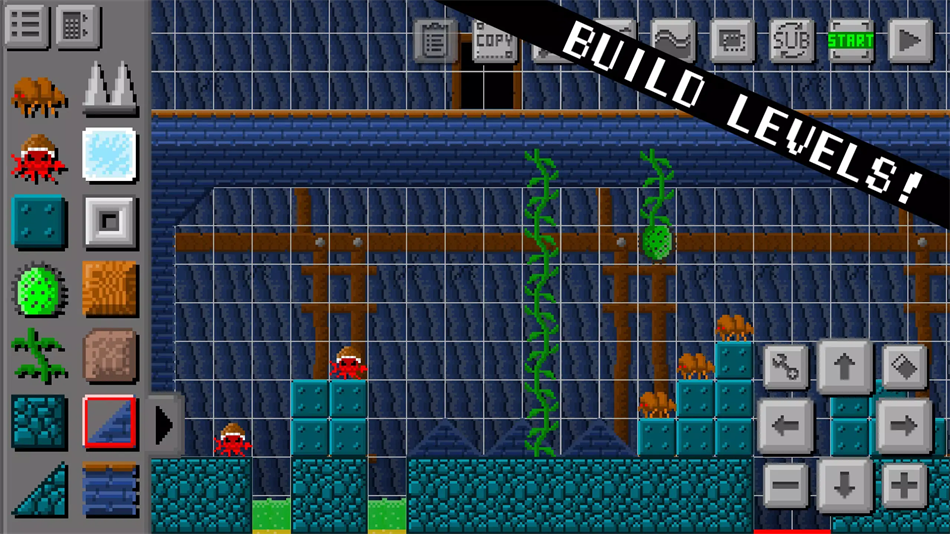Pick the silver spikes tile
The height and width of the screenshot is (534, 950).
pos(109,87)
